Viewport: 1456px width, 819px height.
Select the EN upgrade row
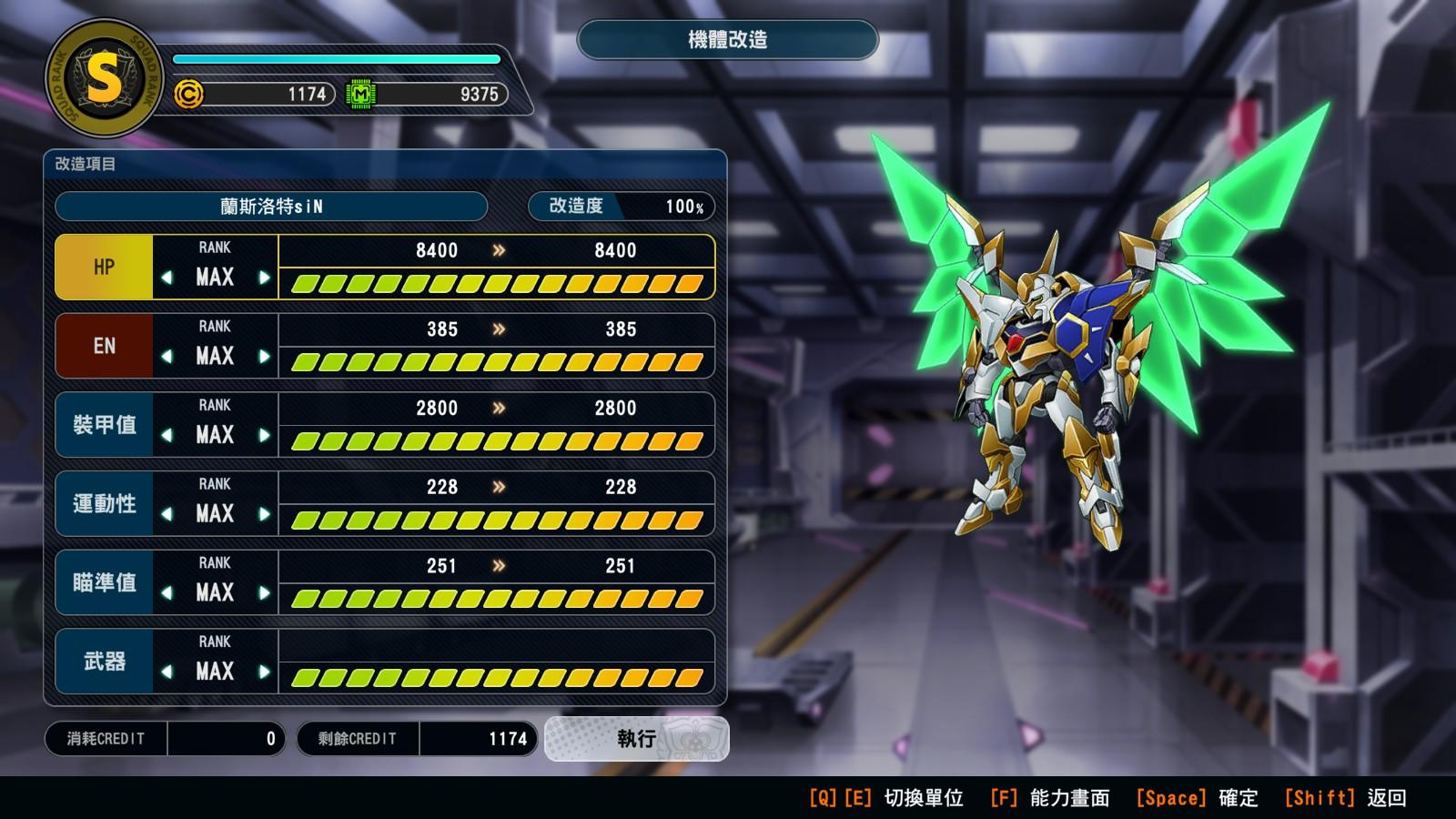[104, 347]
